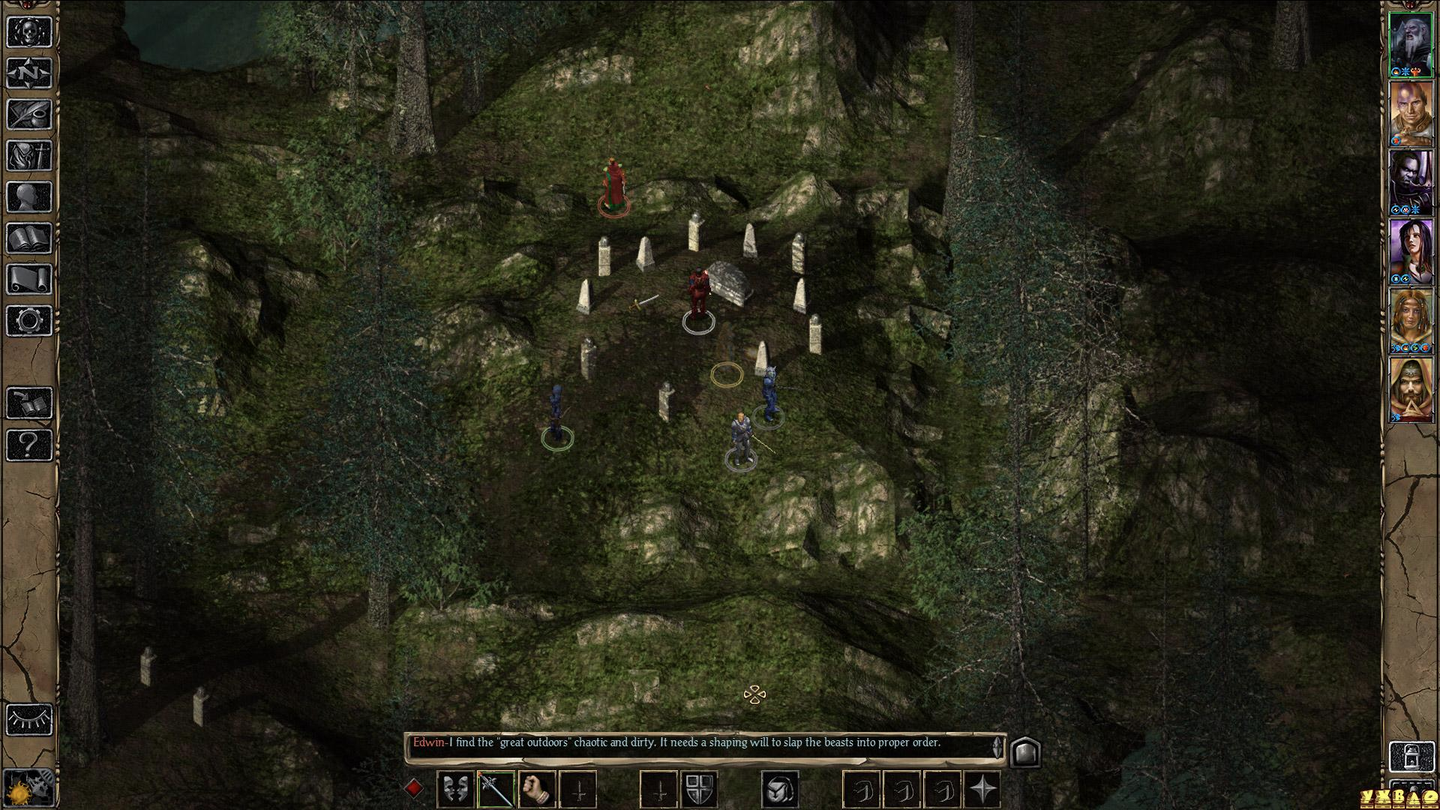Open the question mark help button
The image size is (1440, 810).
point(29,444)
